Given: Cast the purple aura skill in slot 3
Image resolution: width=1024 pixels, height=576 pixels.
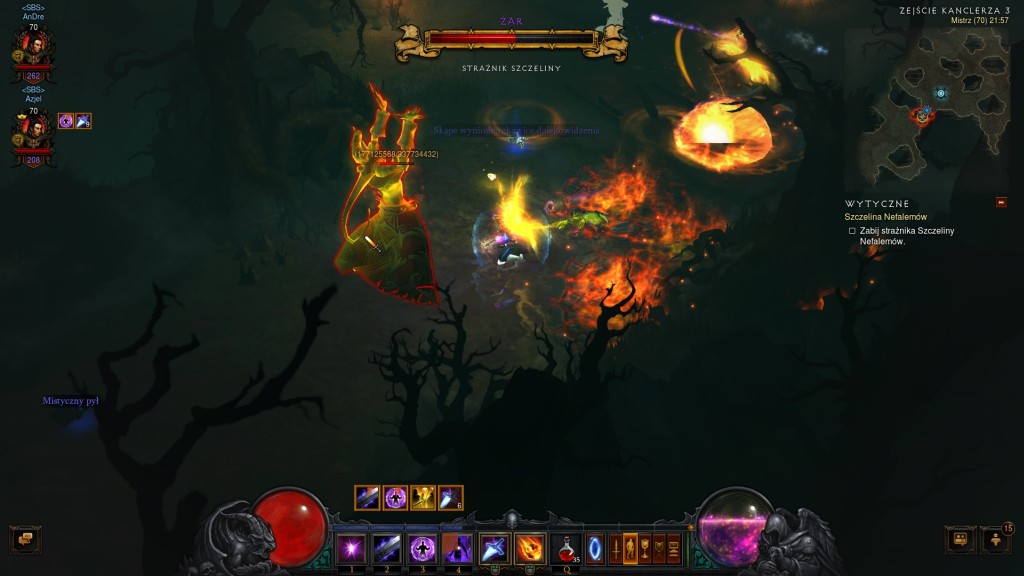Looking at the screenshot, I should coord(422,548).
